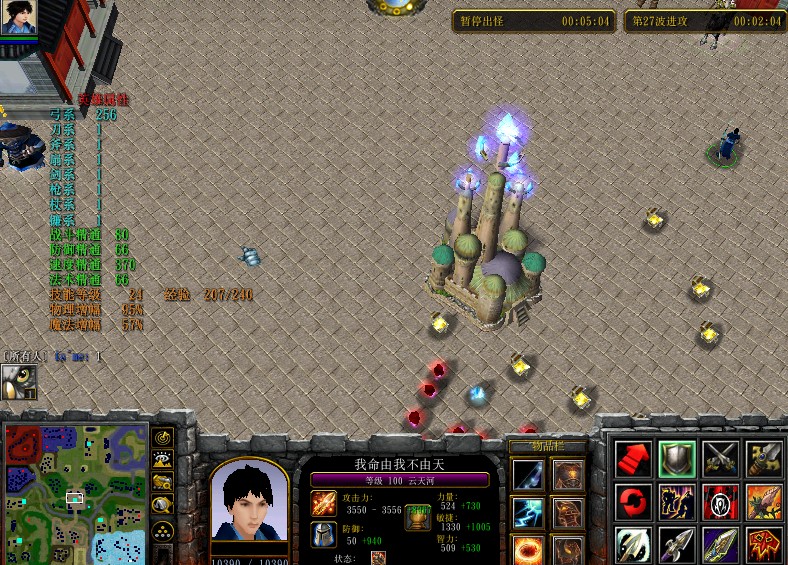Activate the purple silhouette warriors ability
This screenshot has width=788, height=565.
coord(676,501)
